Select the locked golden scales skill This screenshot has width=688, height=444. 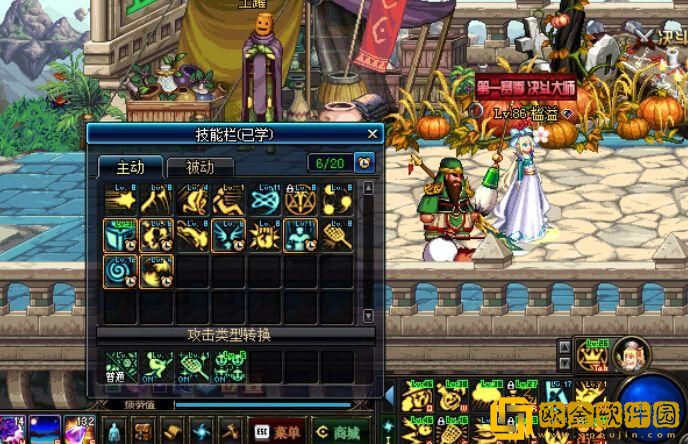click(300, 200)
